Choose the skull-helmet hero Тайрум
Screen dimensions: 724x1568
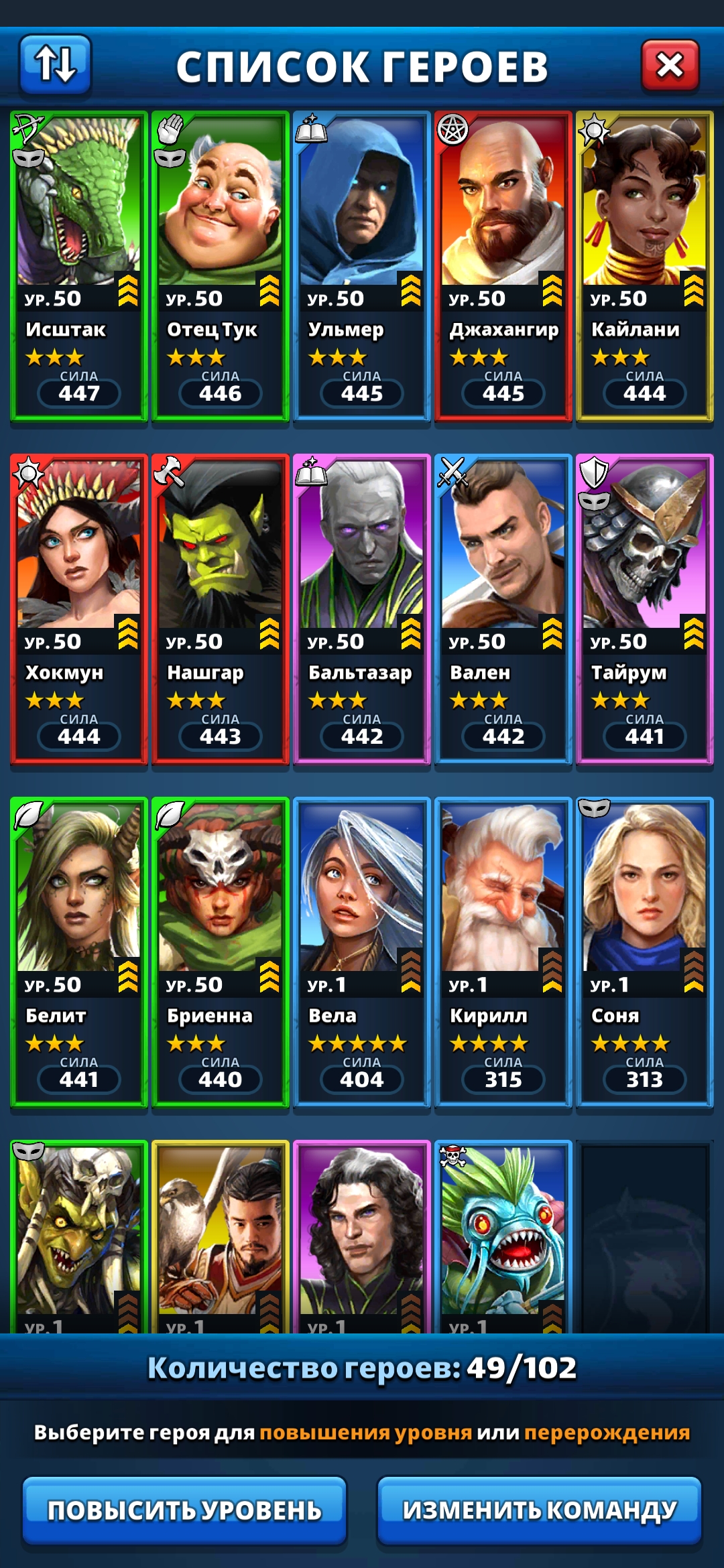coord(645,608)
